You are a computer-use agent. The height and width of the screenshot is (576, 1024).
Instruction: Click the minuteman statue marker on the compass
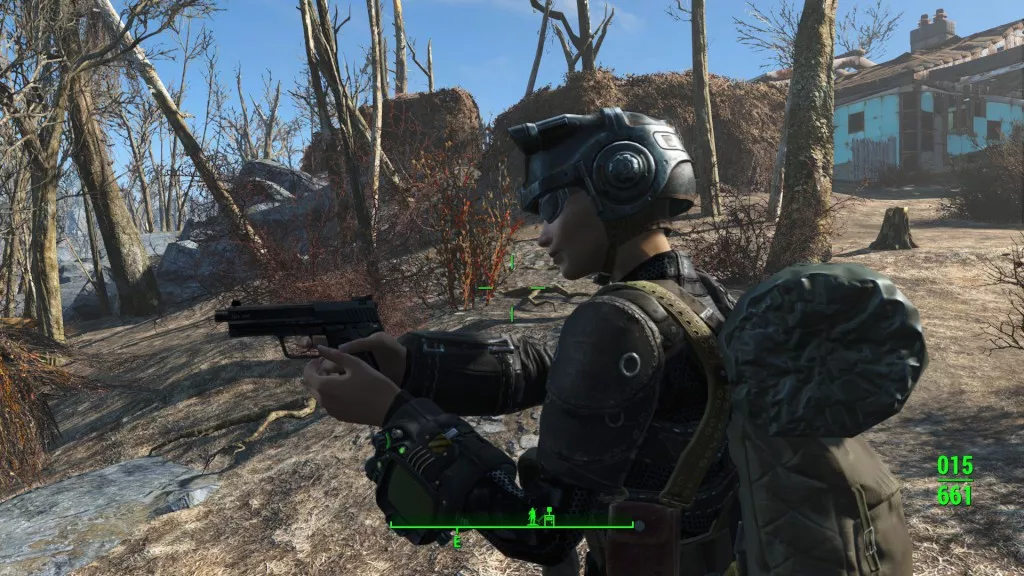532,516
